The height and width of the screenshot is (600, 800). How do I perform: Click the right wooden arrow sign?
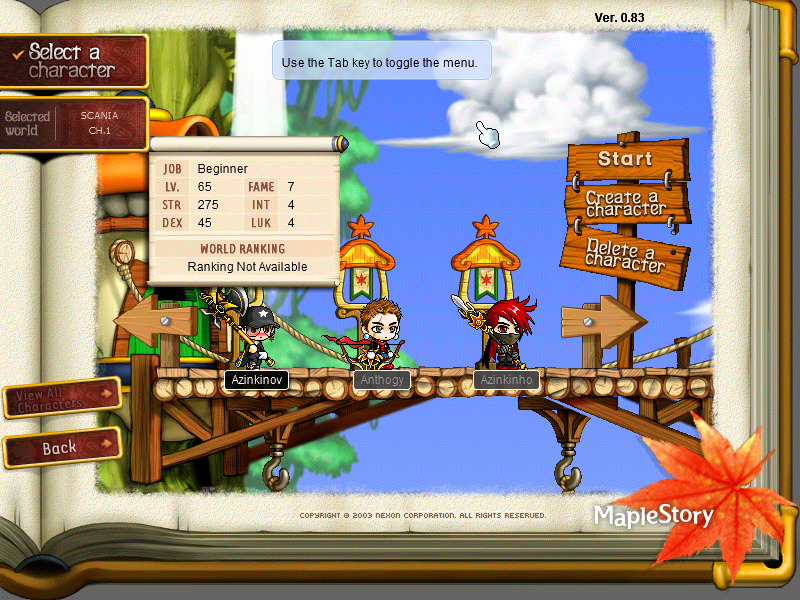click(x=602, y=322)
